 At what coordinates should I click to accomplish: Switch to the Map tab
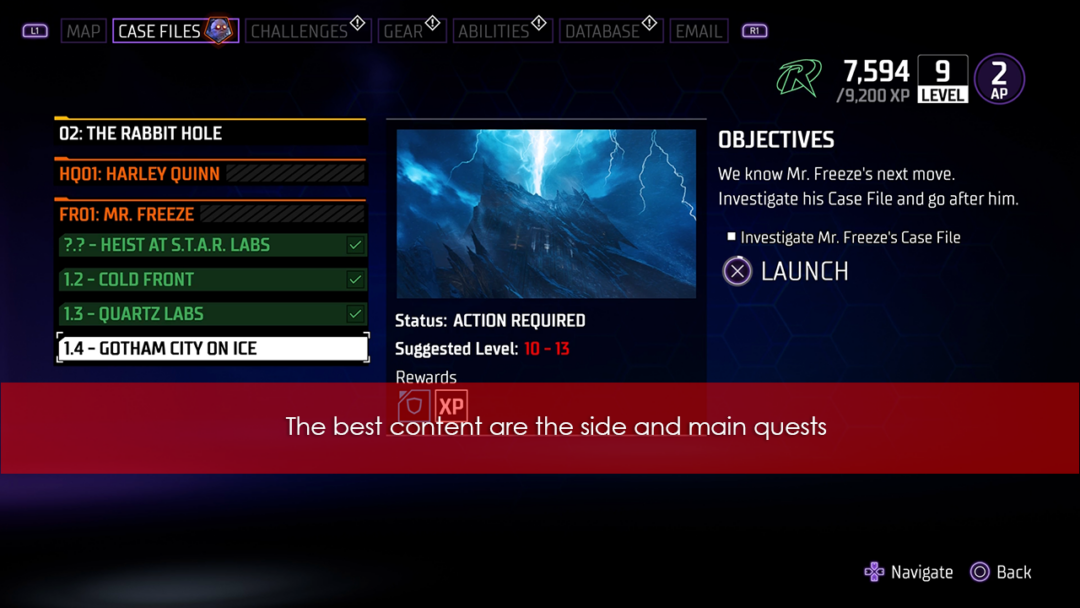point(83,31)
